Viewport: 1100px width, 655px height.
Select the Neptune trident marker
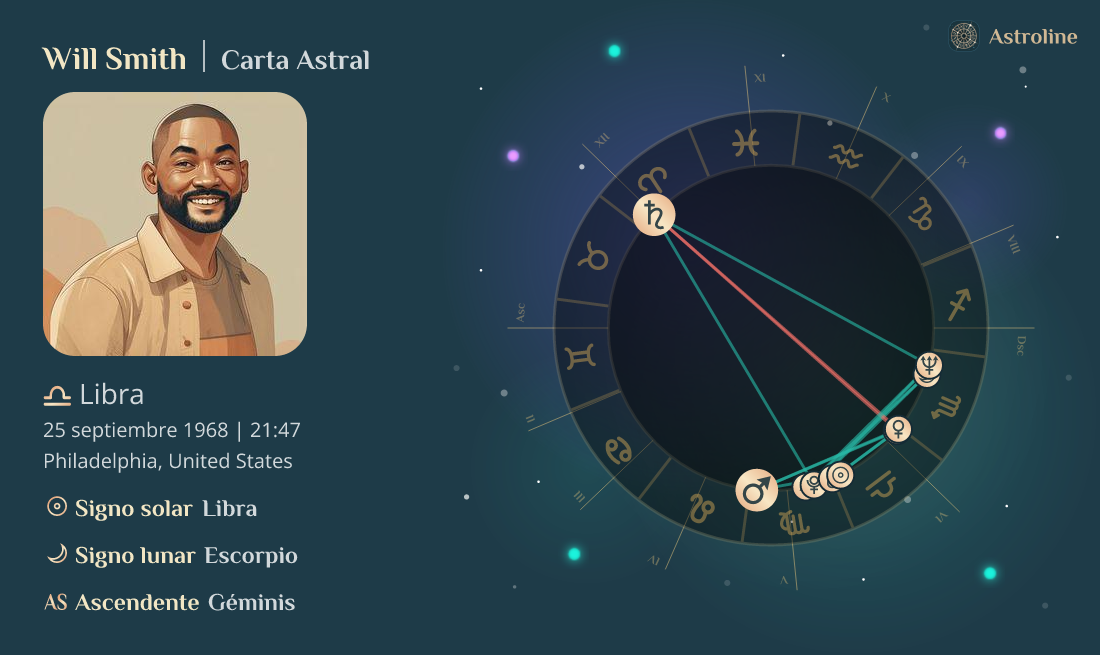click(930, 365)
